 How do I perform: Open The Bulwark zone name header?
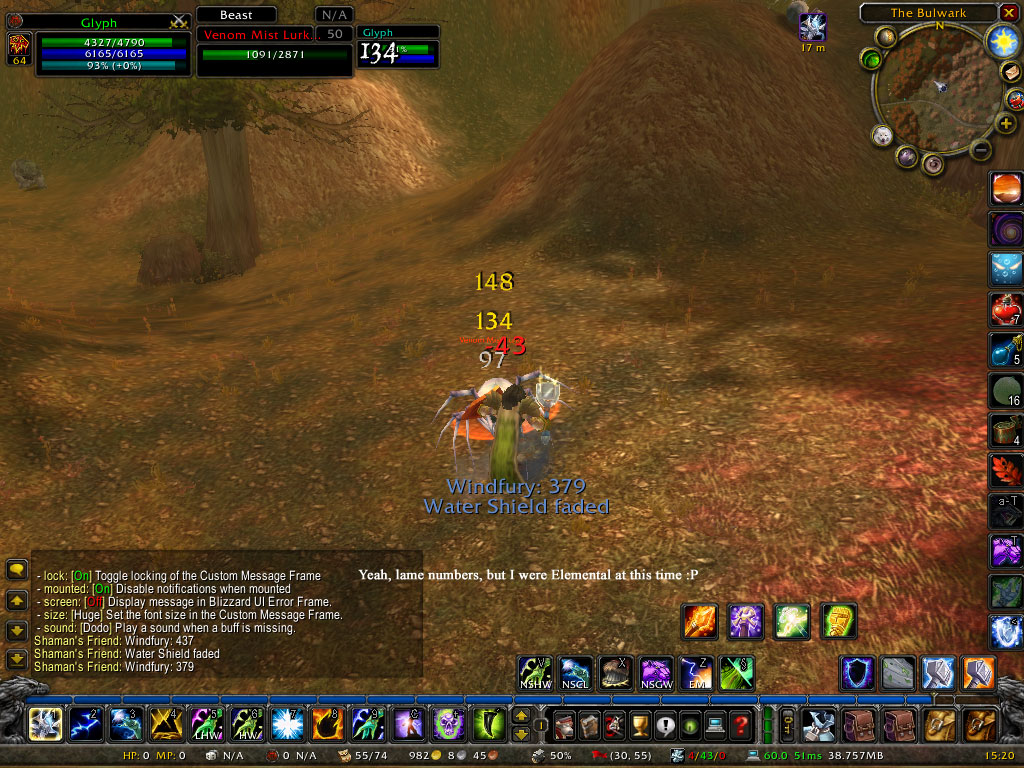(928, 13)
